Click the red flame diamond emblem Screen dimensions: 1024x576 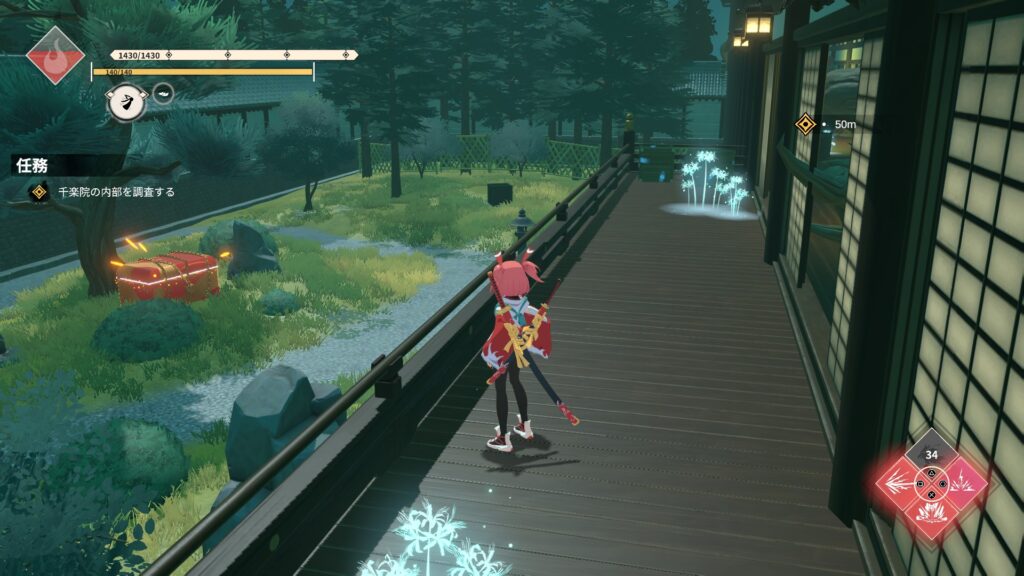pyautogui.click(x=56, y=55)
